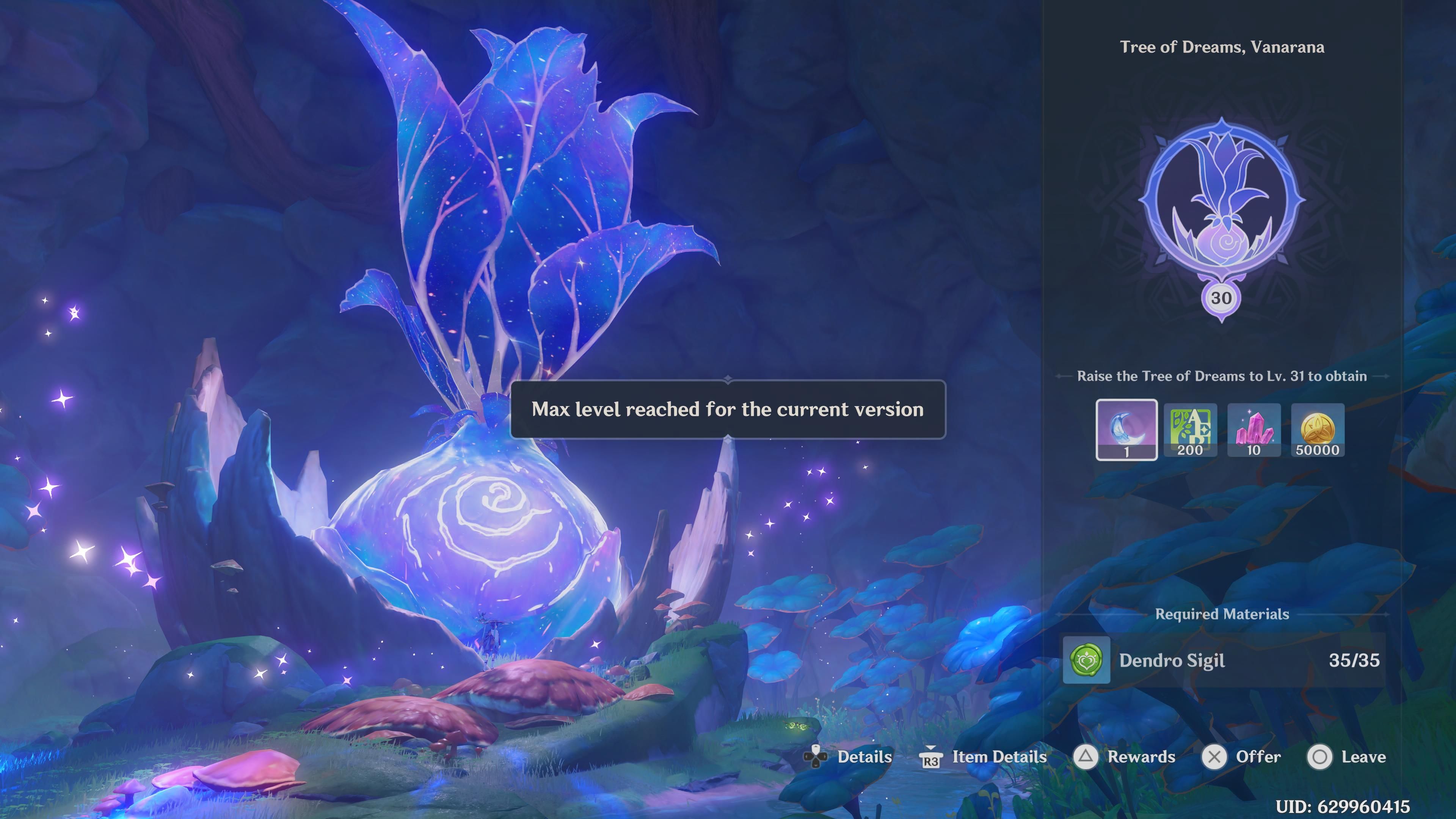This screenshot has width=1456, height=819.
Task: Leave the Tree of Dreams screen
Action: click(x=1347, y=757)
